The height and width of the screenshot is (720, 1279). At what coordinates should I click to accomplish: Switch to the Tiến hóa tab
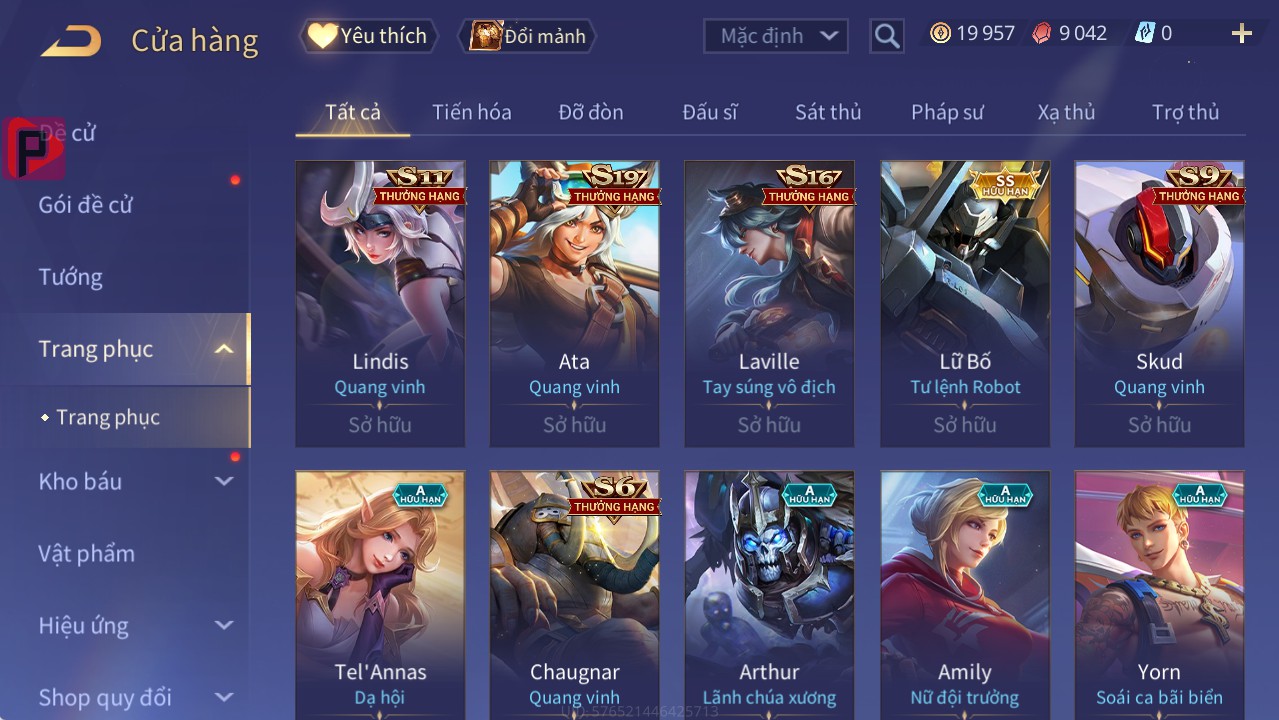tap(471, 112)
